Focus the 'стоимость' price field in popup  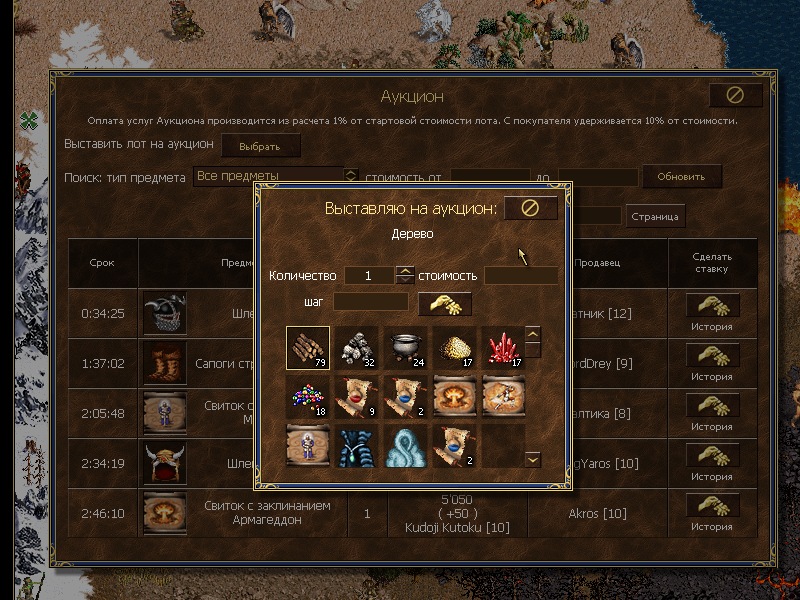tap(521, 275)
